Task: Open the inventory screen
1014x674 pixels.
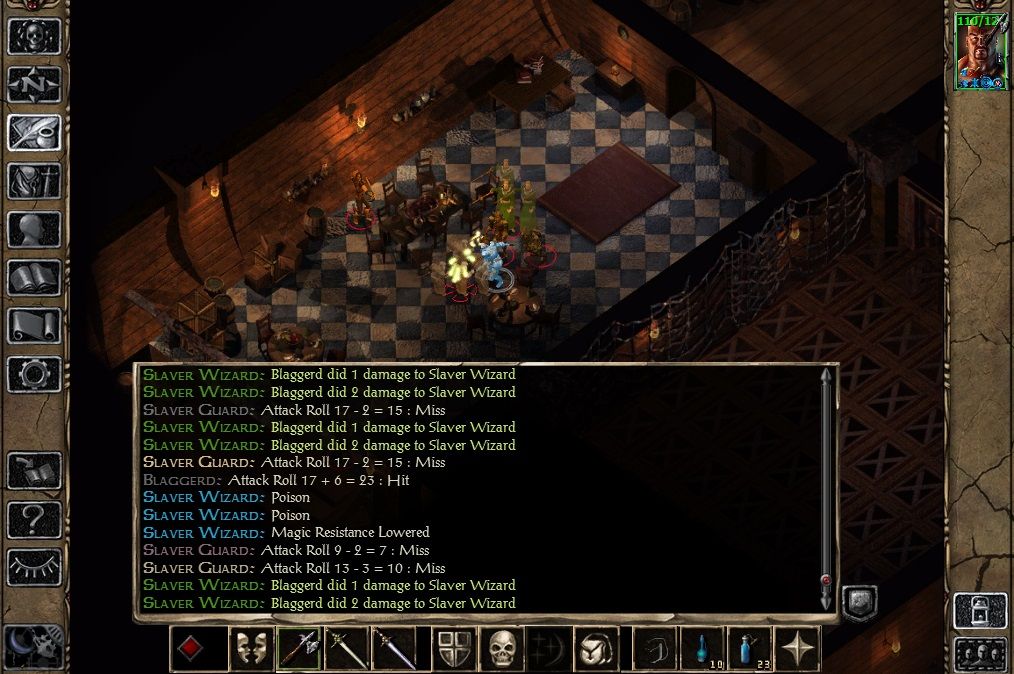Action: pyautogui.click(x=34, y=181)
